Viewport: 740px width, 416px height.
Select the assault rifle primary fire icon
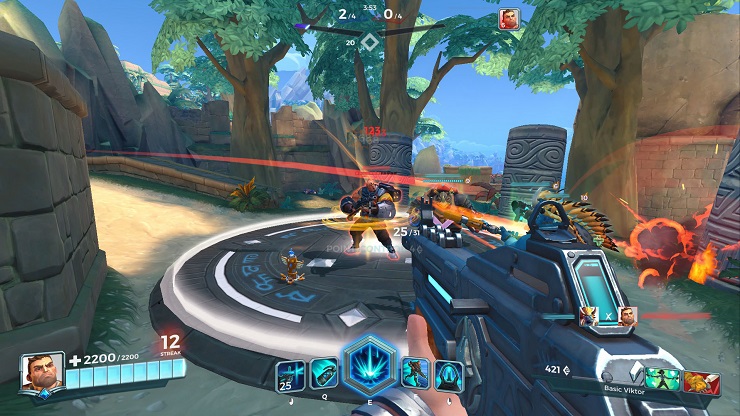click(x=449, y=375)
